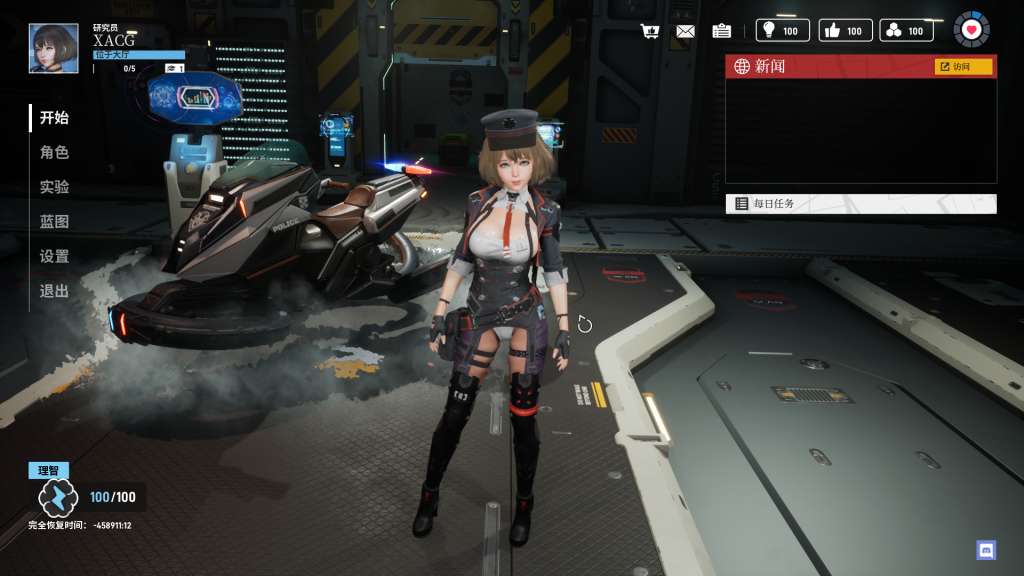Click the thumbs-up currency counter
The image size is (1024, 576).
point(845,31)
